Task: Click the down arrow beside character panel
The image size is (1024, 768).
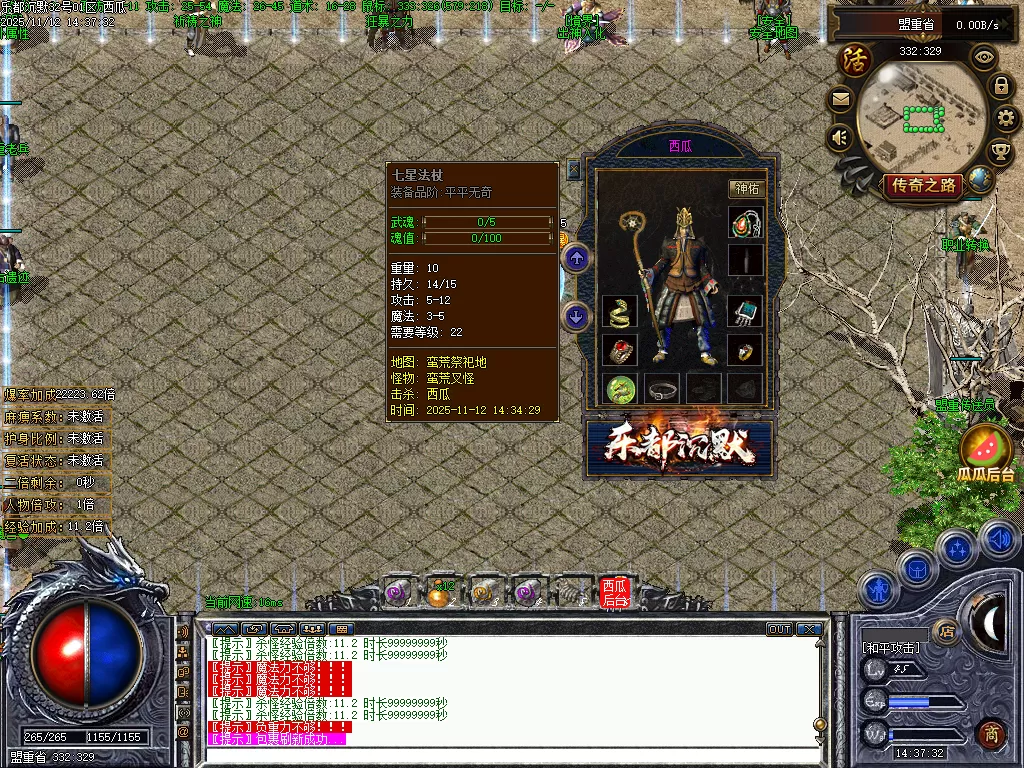Action: (x=576, y=317)
